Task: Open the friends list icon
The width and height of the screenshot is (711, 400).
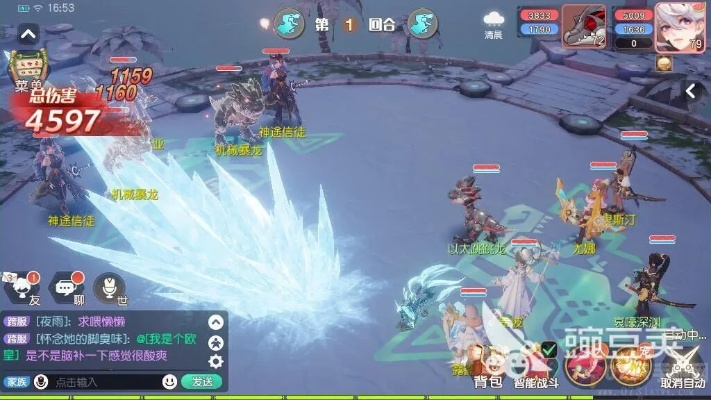Action: pos(20,288)
